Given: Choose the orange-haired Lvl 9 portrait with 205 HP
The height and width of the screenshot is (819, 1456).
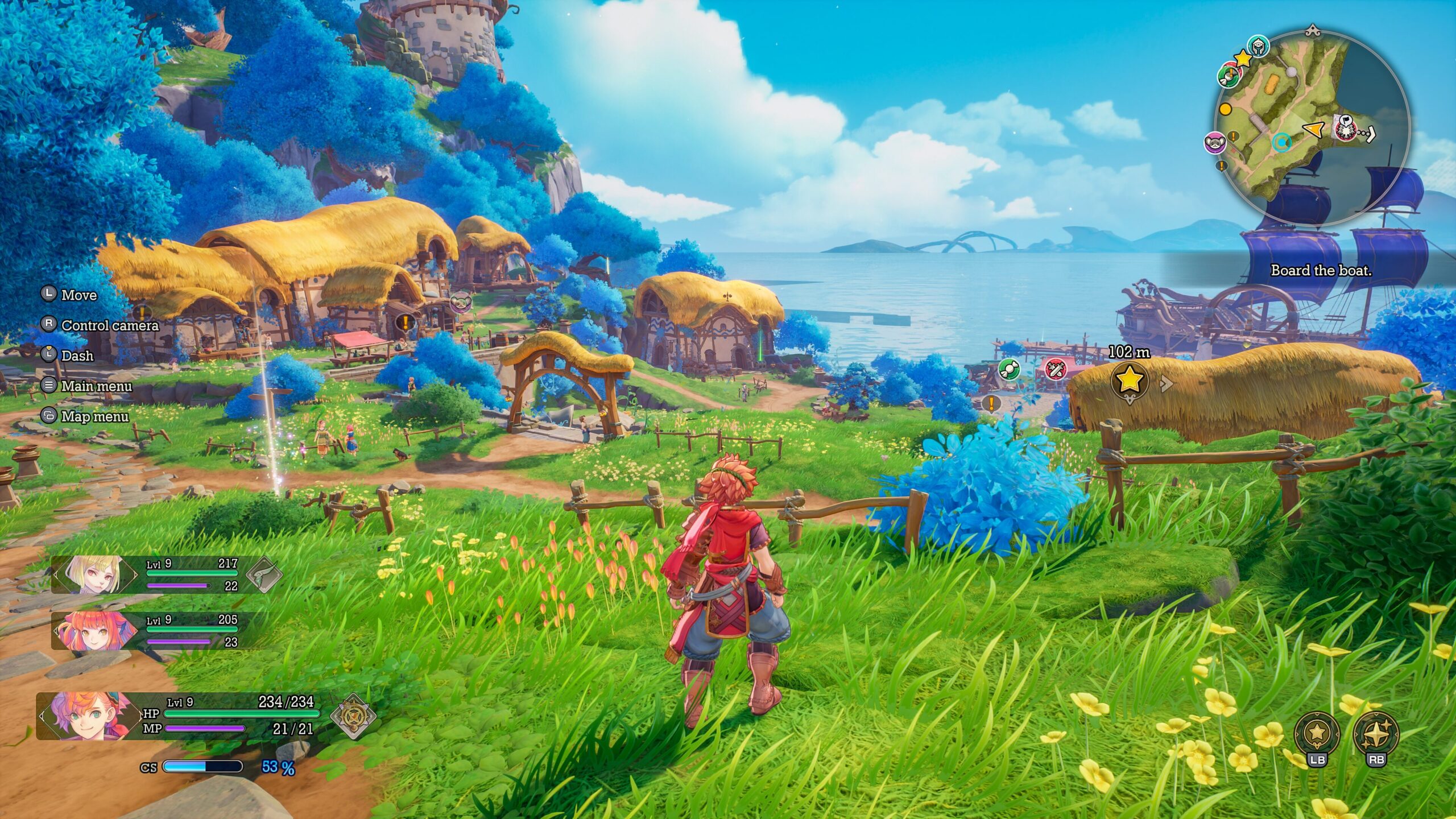Looking at the screenshot, I should pyautogui.click(x=95, y=631).
